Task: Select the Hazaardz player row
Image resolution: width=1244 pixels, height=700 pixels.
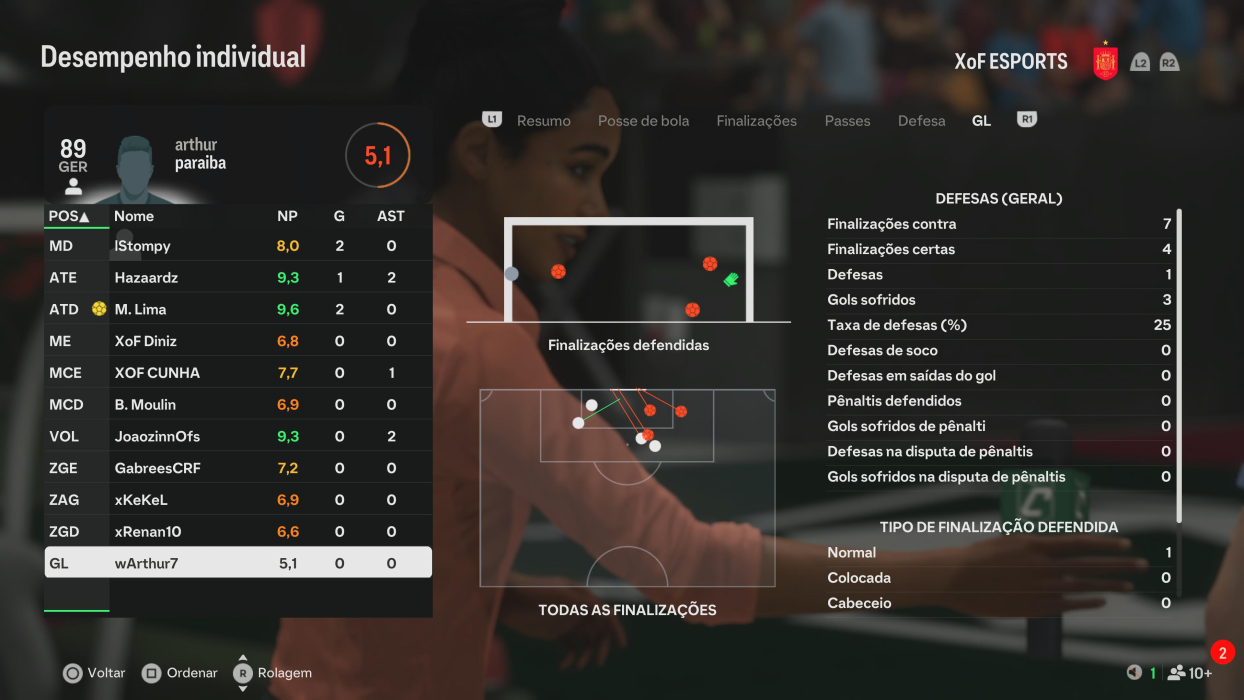Action: 238,278
